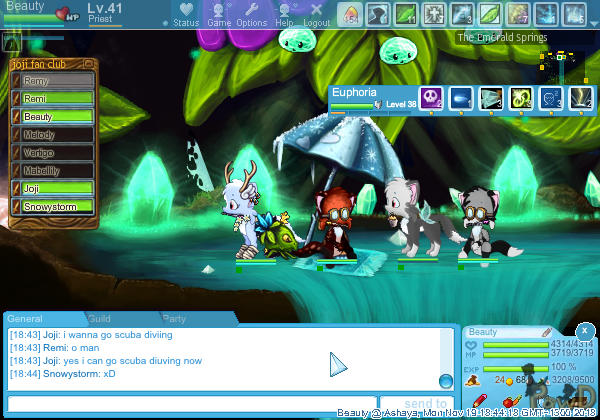Switch to the Party chat tab

[x=174, y=318]
